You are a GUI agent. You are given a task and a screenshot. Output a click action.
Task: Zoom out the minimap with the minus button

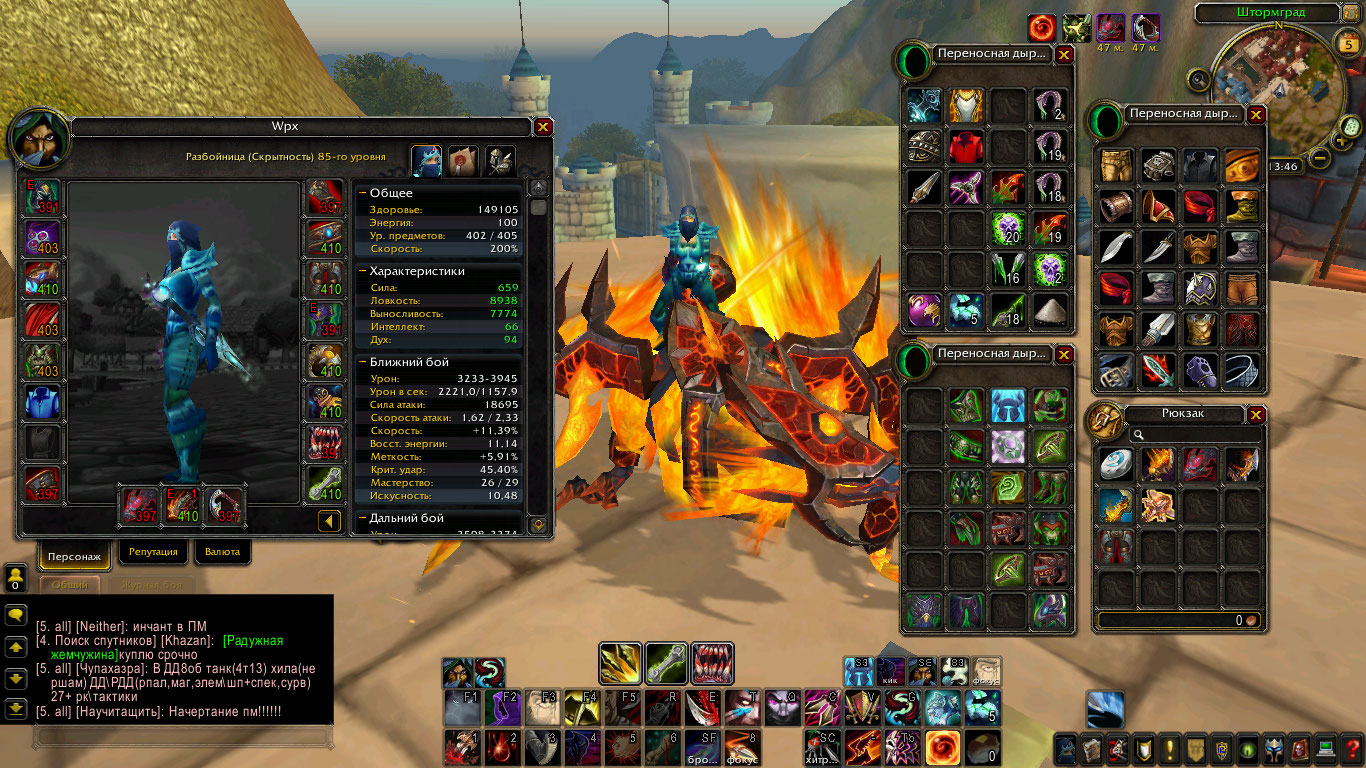point(1320,157)
